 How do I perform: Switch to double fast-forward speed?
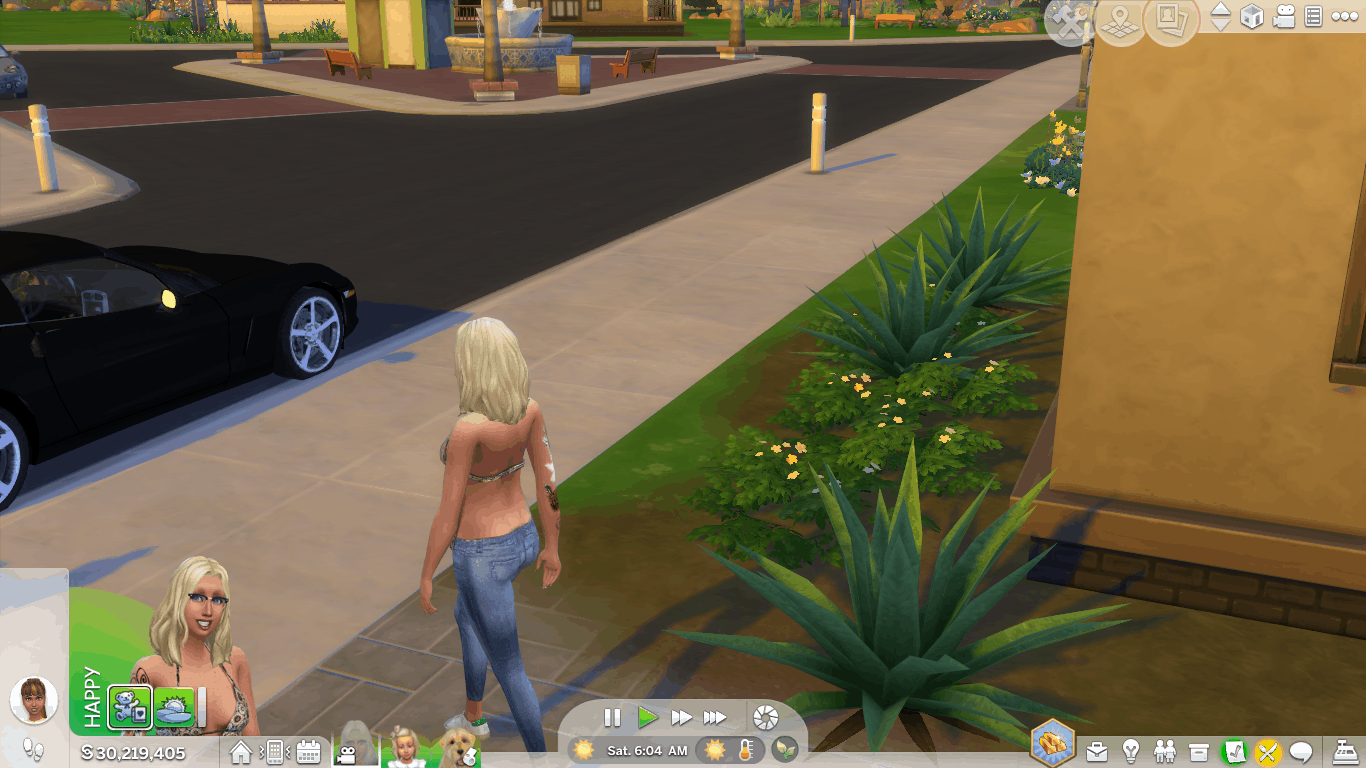point(682,717)
